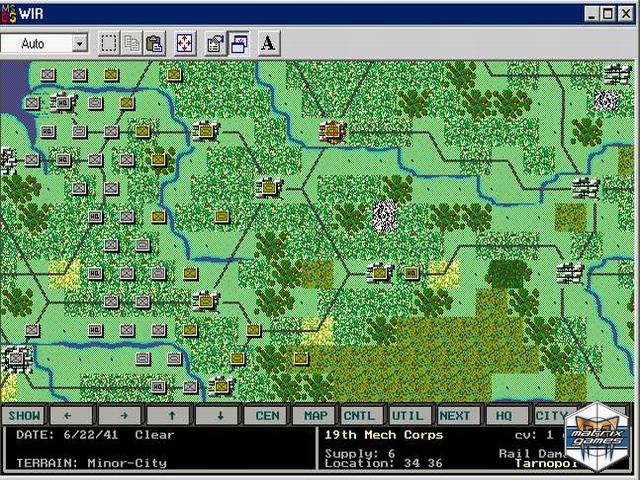The width and height of the screenshot is (640, 480).
Task: Open the Auto font size dropdown
Action: (x=79, y=44)
